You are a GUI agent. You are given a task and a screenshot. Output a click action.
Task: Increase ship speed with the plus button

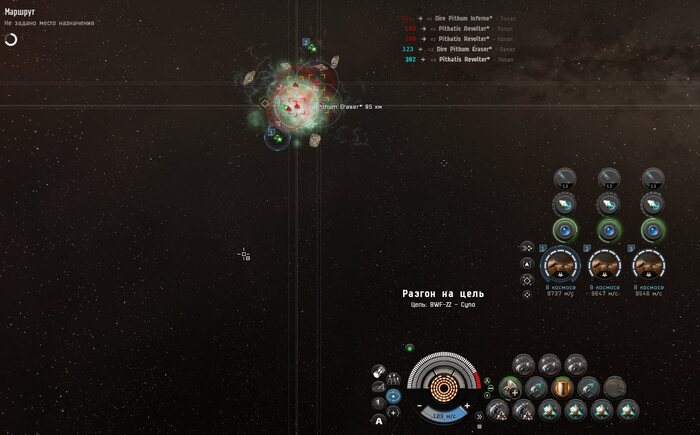point(467,404)
